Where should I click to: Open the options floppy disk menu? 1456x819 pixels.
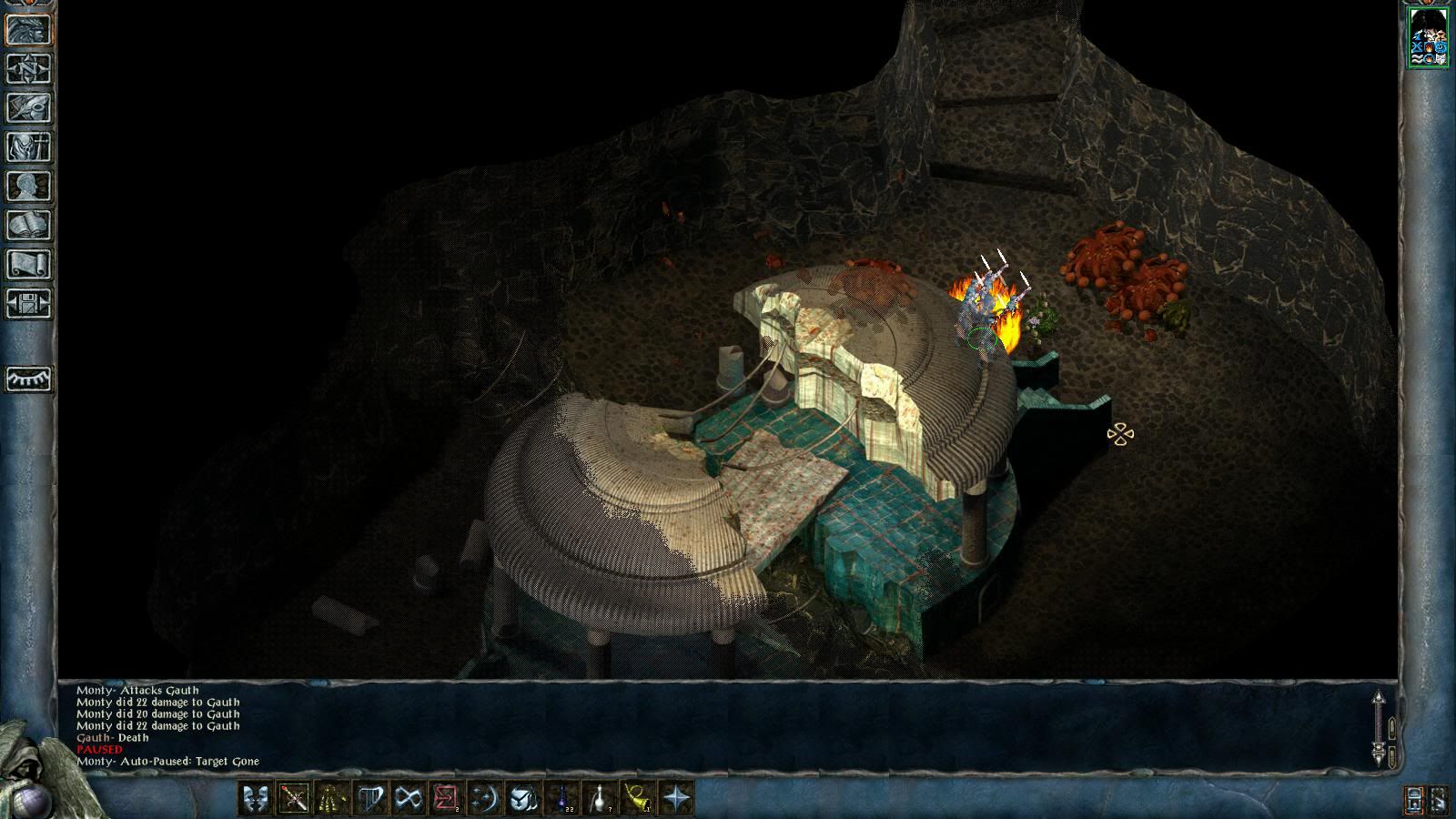(29, 303)
